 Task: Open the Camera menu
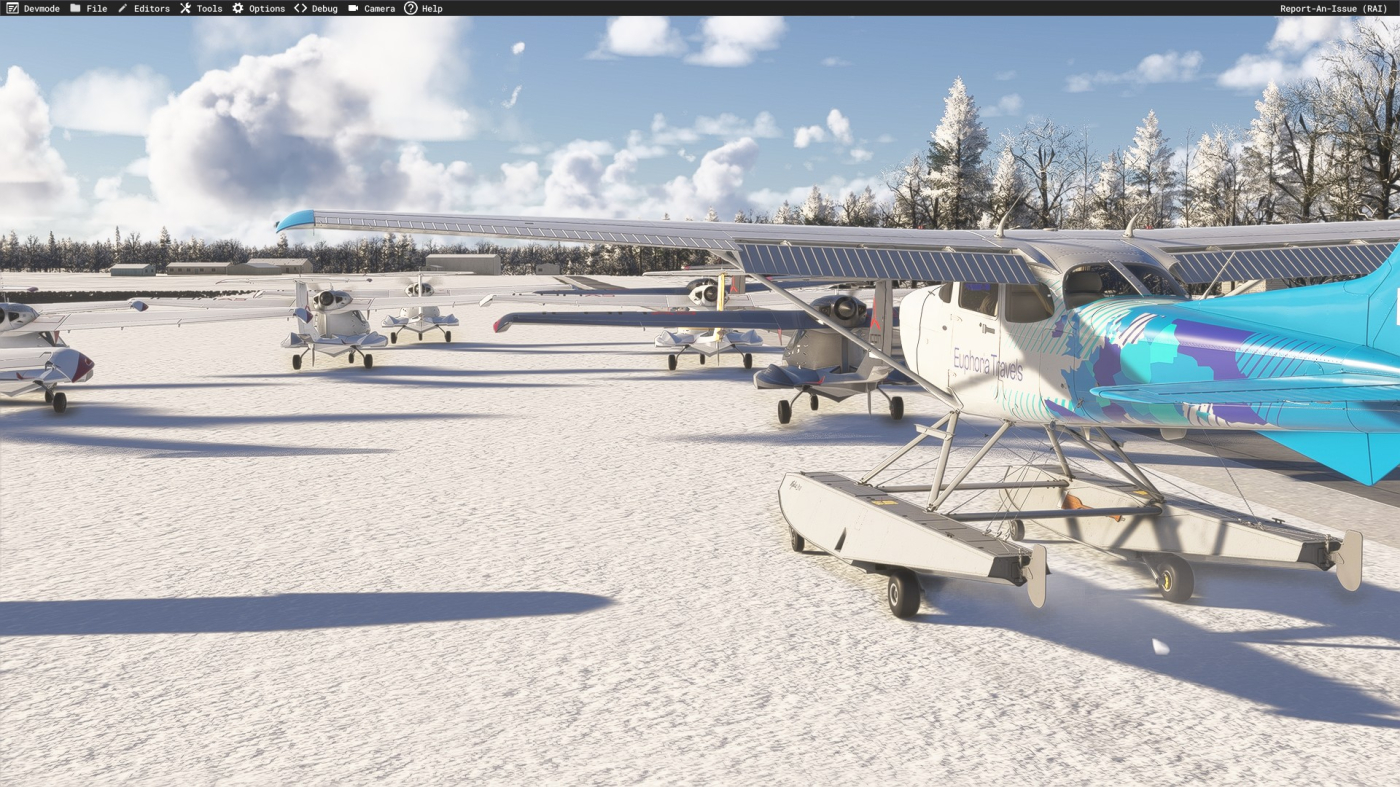tap(372, 8)
